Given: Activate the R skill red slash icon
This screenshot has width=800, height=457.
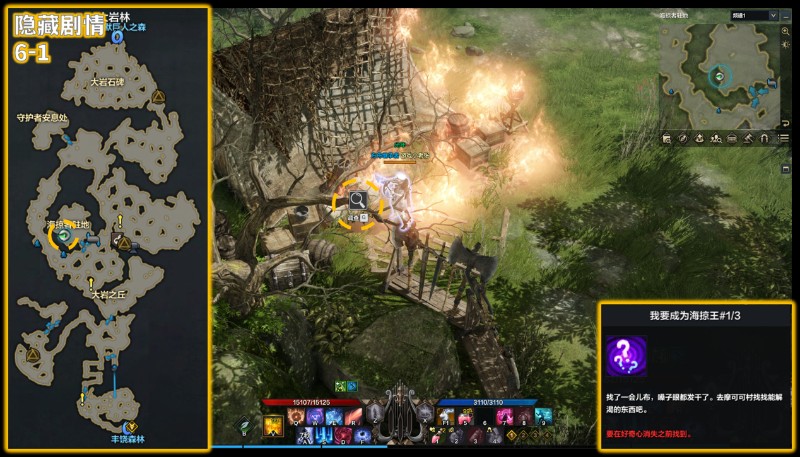Looking at the screenshot, I should (x=351, y=417).
